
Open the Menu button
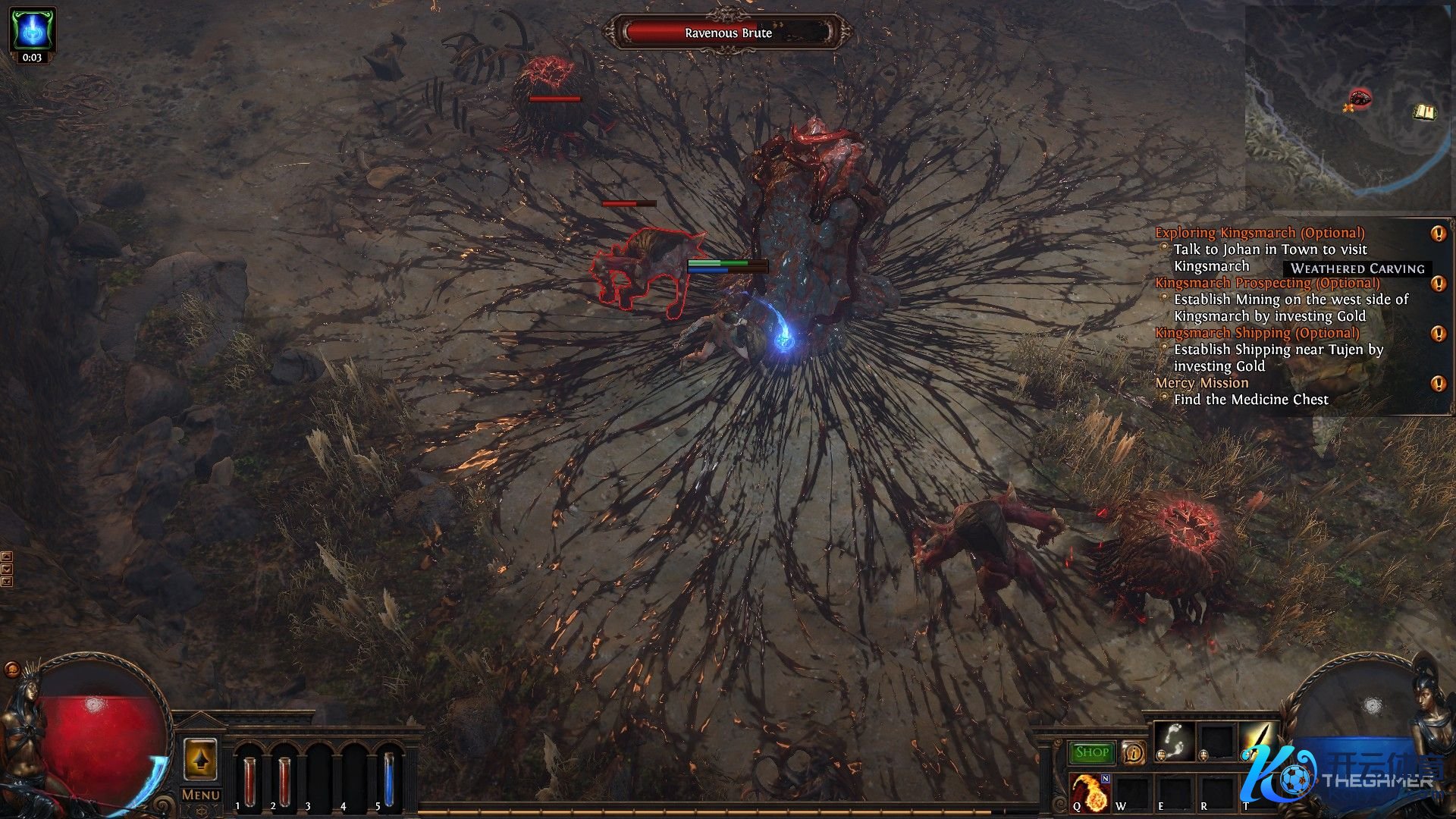[201, 795]
